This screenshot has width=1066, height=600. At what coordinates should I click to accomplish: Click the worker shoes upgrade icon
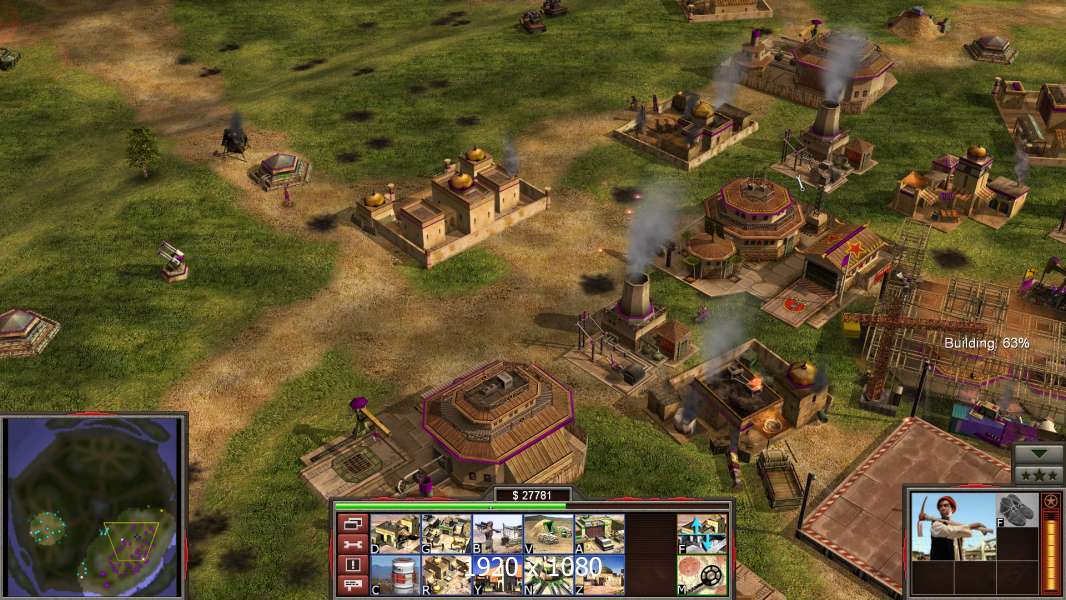click(x=1016, y=509)
